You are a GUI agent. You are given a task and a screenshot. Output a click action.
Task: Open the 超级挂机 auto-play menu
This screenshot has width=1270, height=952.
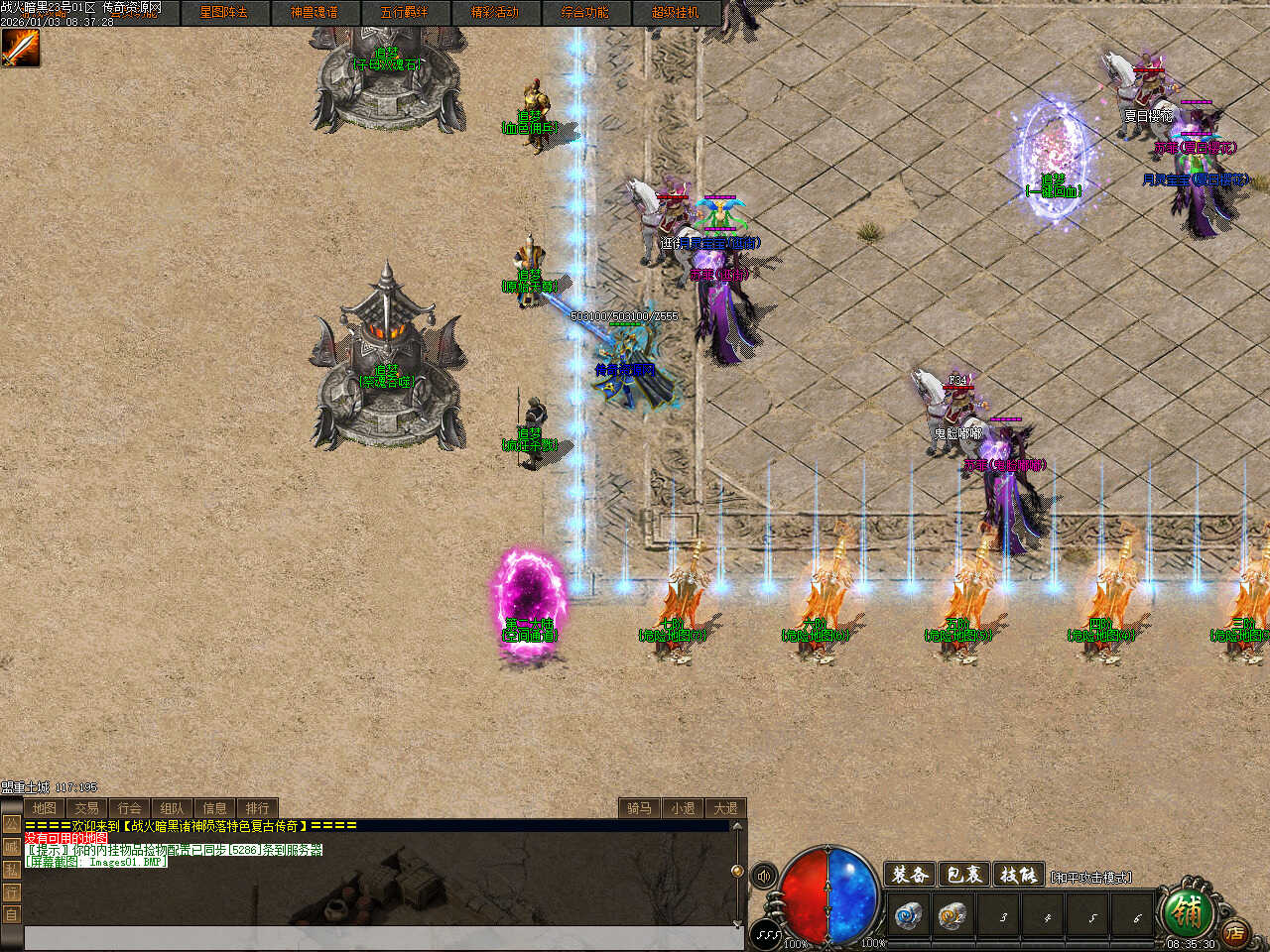(675, 13)
